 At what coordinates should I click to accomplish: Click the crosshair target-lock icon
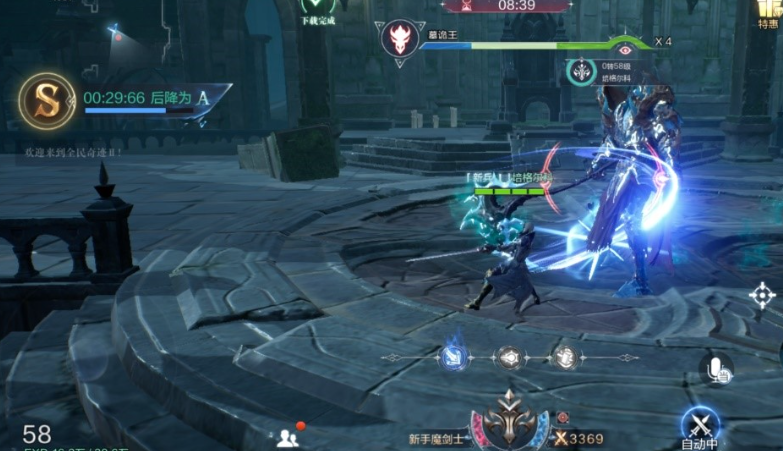pos(762,295)
